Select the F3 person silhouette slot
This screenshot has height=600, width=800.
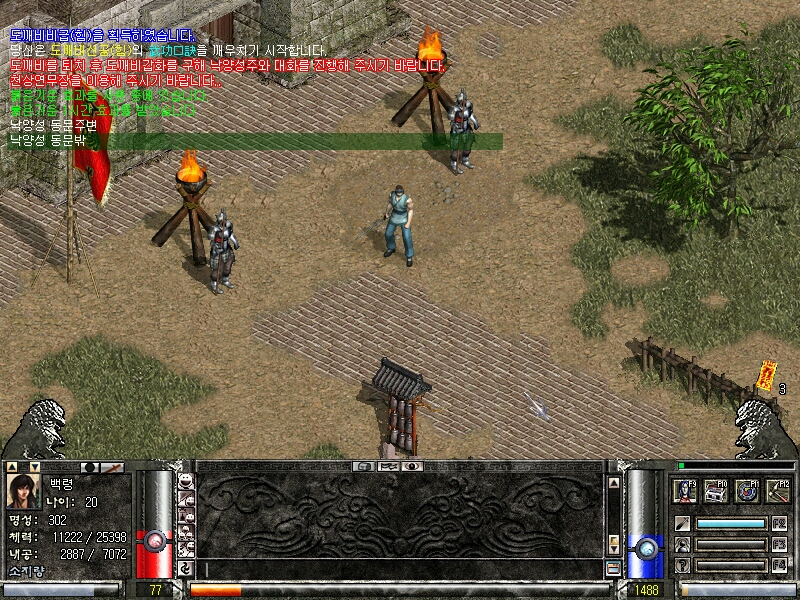click(x=682, y=544)
